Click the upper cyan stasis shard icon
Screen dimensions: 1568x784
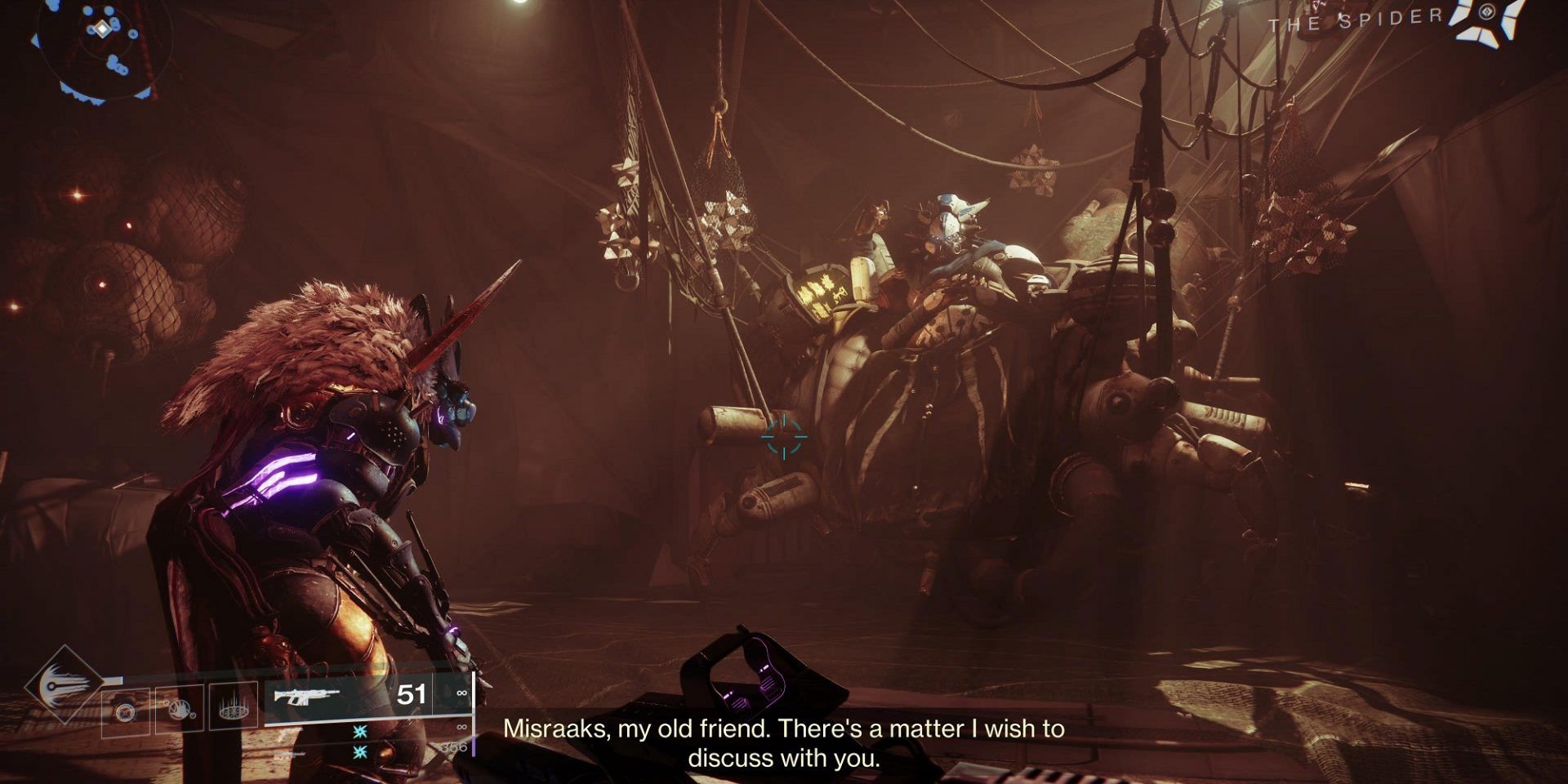tap(359, 732)
